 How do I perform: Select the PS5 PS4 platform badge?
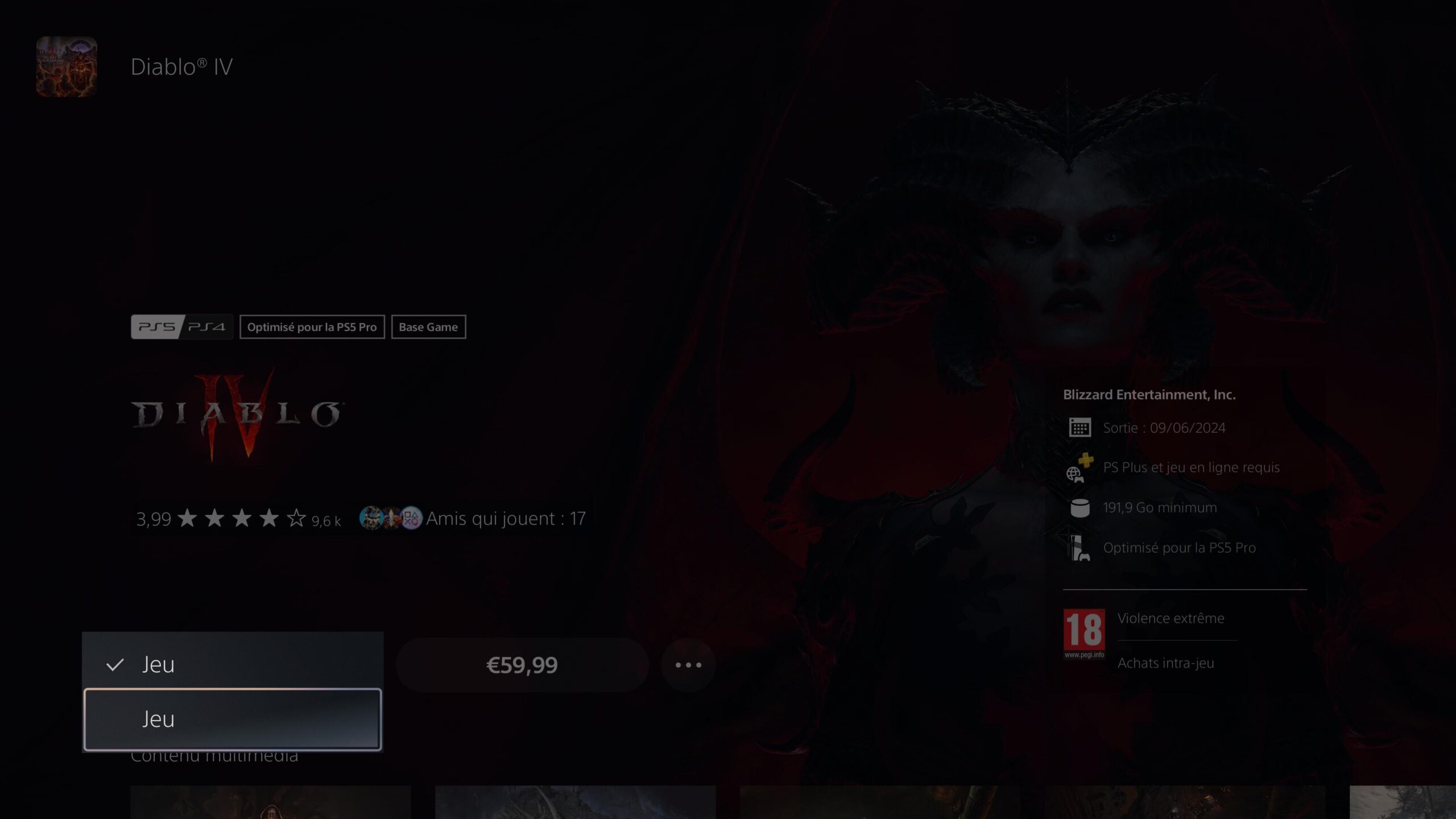pyautogui.click(x=181, y=326)
